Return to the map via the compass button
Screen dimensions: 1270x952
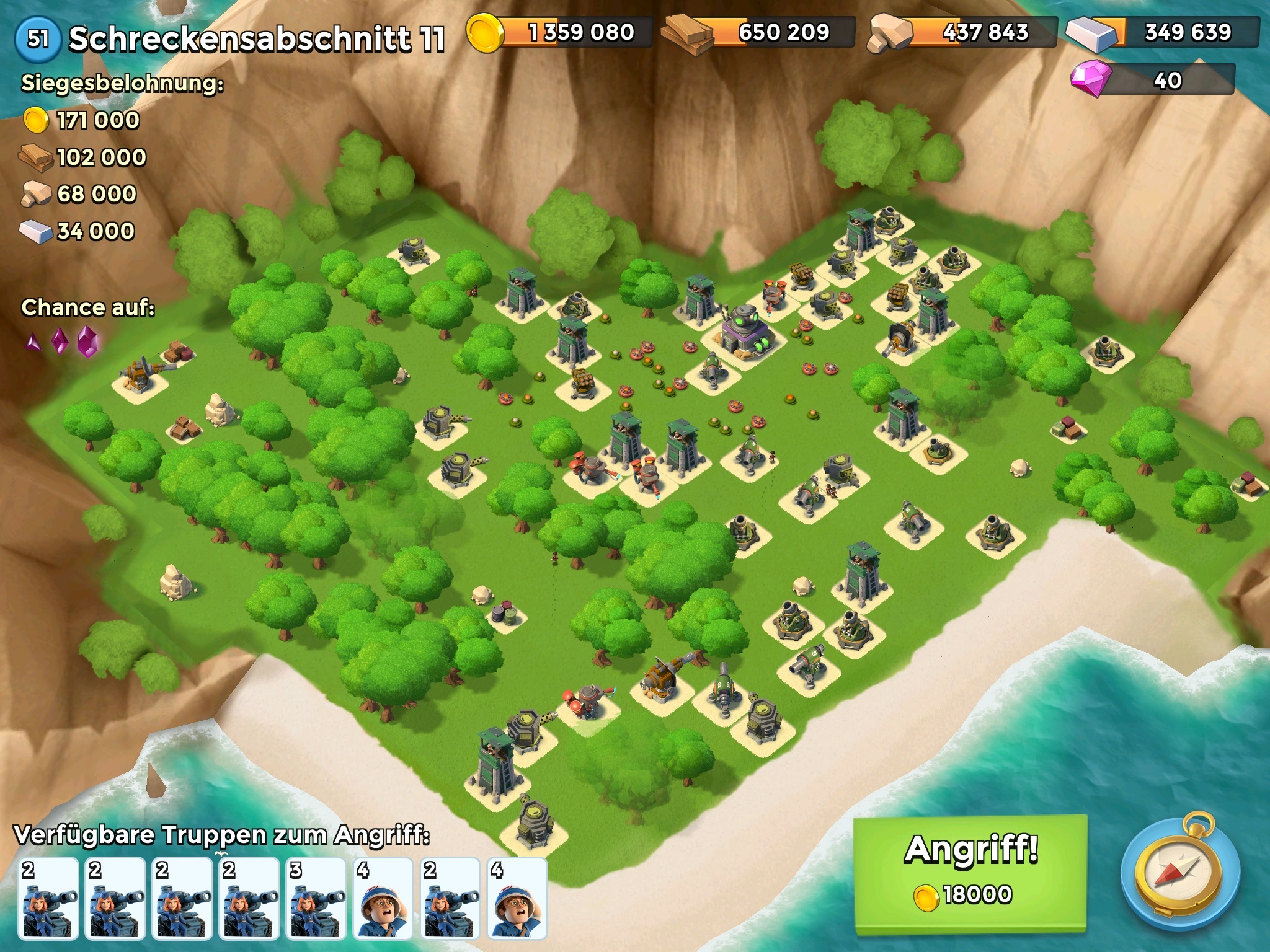point(1180,875)
